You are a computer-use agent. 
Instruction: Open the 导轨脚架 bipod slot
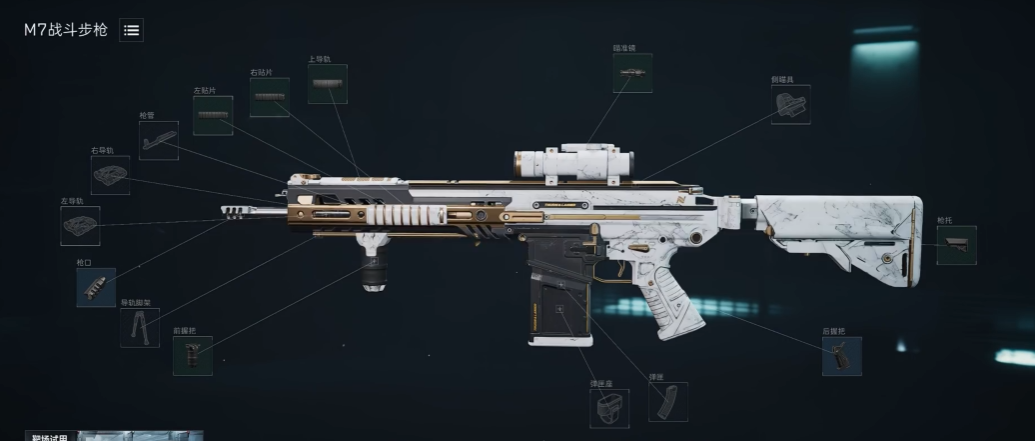pos(139,327)
